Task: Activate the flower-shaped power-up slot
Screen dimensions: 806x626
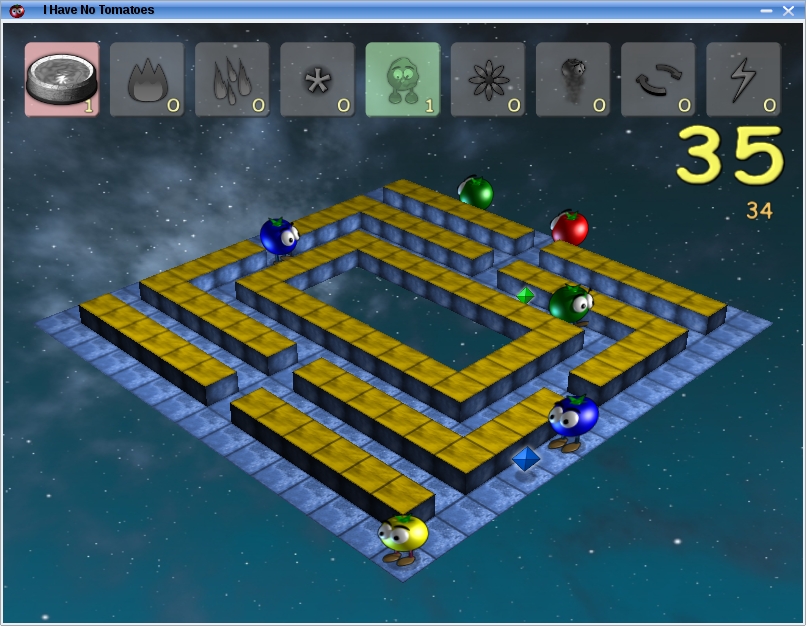Action: tap(488, 79)
